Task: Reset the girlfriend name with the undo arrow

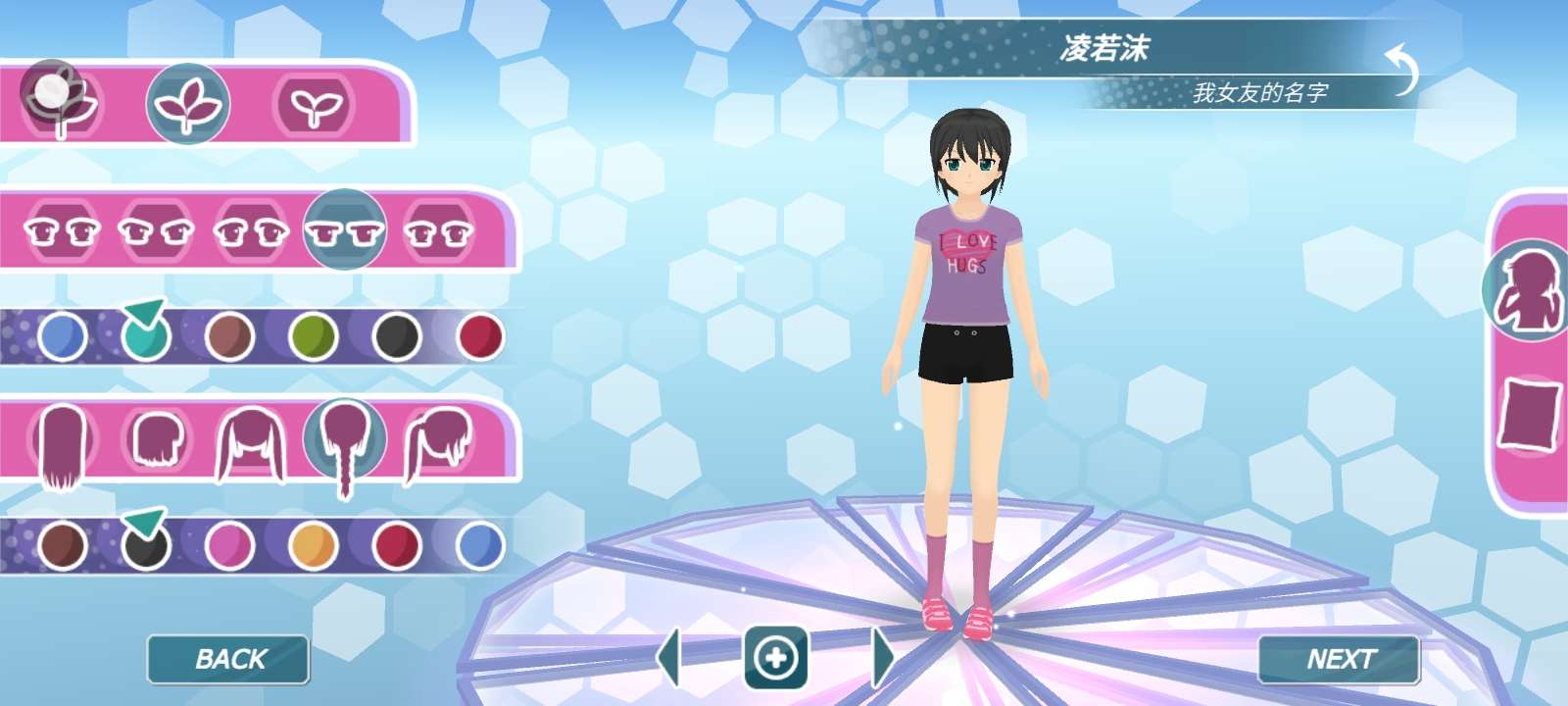Action: tap(1403, 71)
